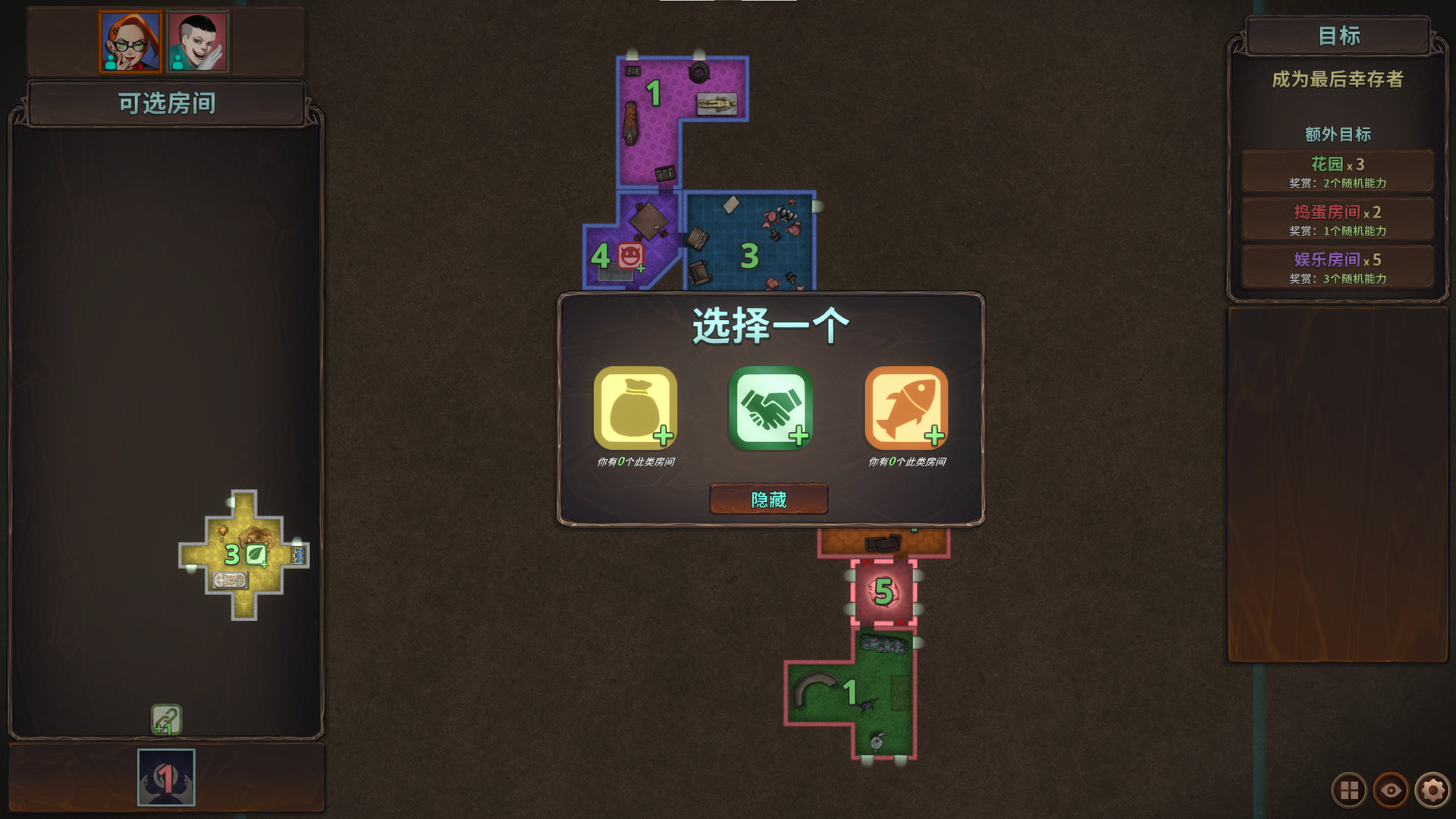This screenshot has width=1456, height=819.
Task: Open the settings gear in the corner
Action: (1432, 790)
